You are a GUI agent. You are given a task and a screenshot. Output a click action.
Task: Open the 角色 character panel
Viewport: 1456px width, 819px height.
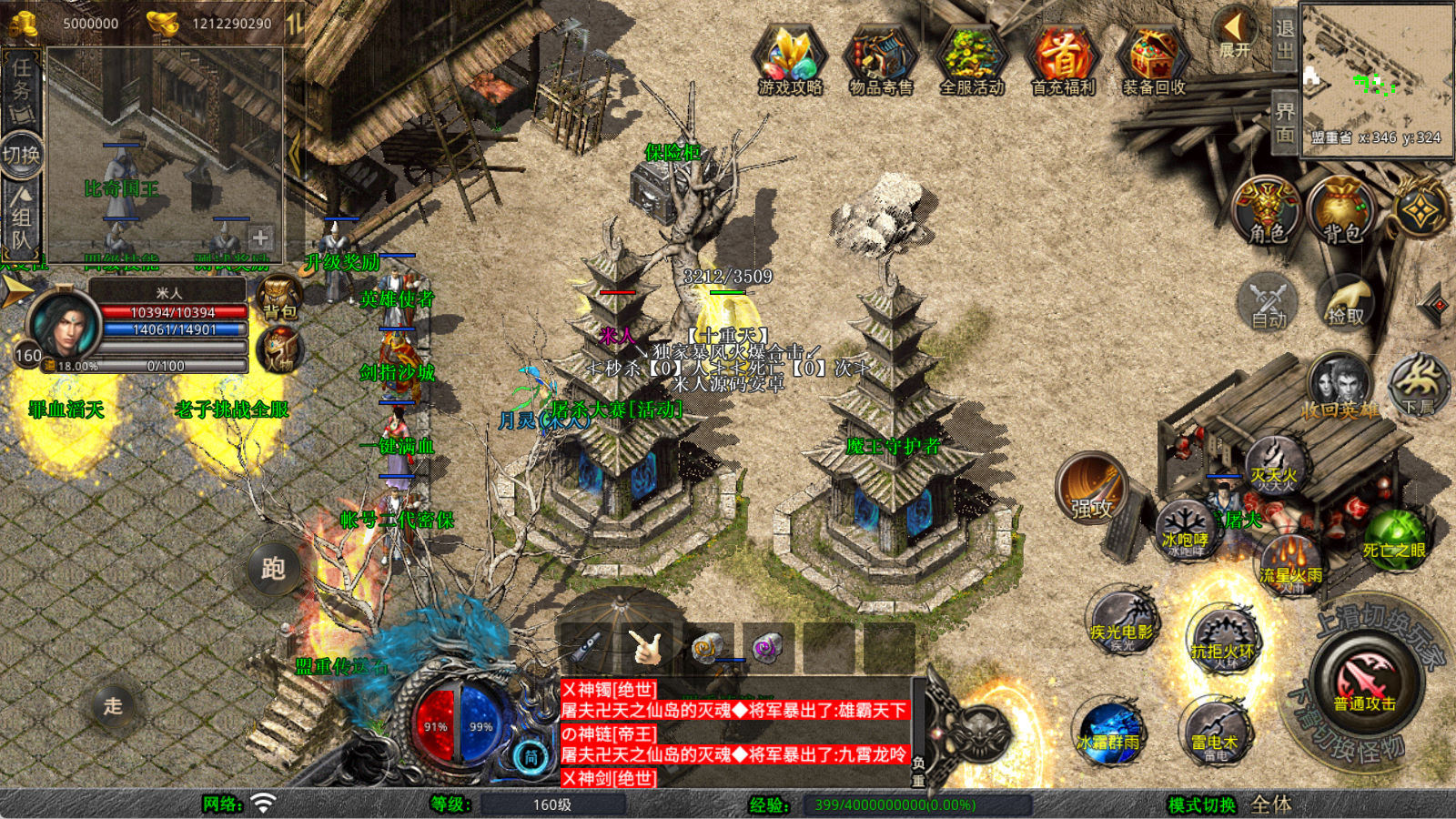click(1267, 211)
